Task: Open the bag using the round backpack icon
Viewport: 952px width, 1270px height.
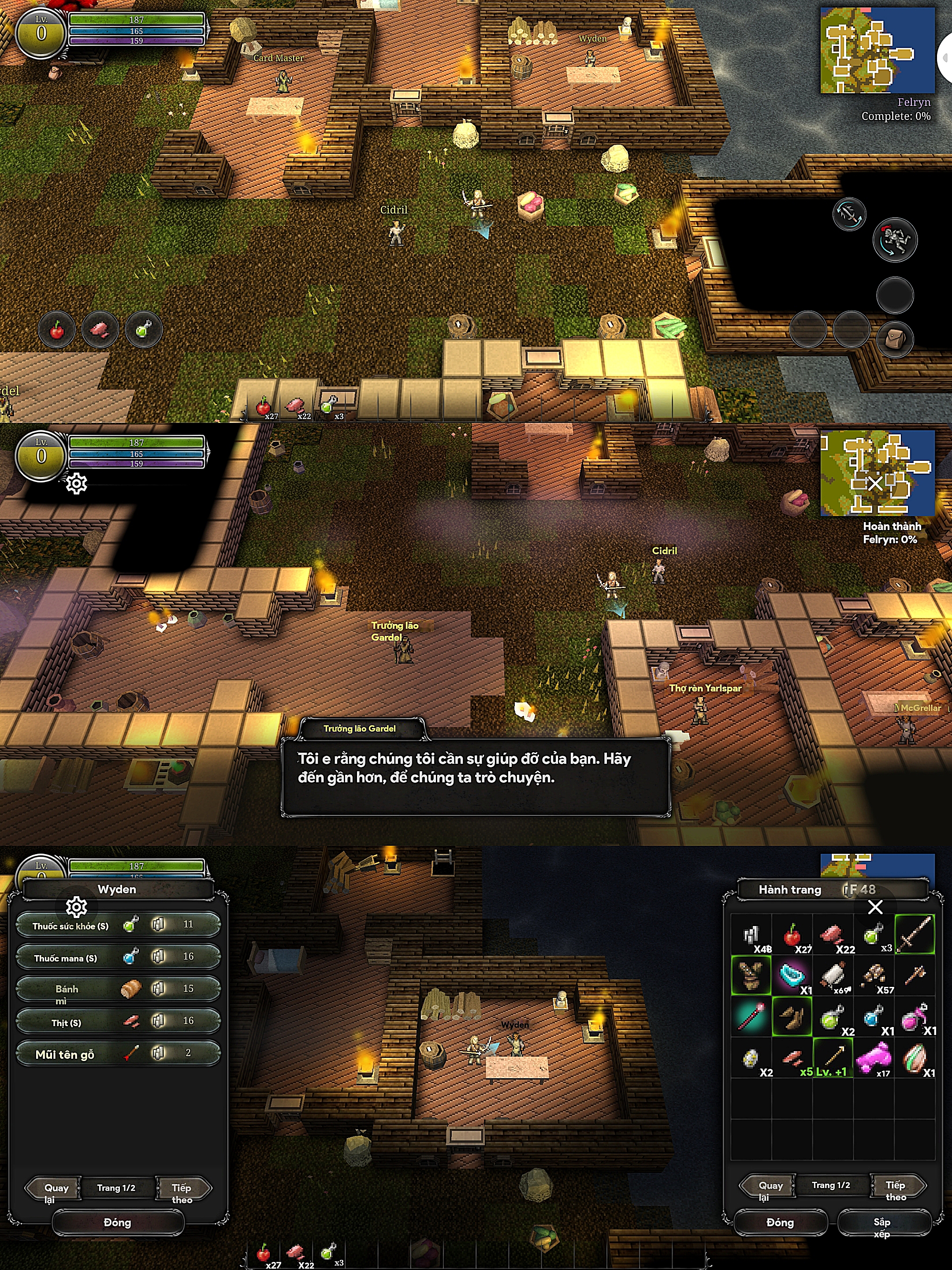Action: (895, 339)
